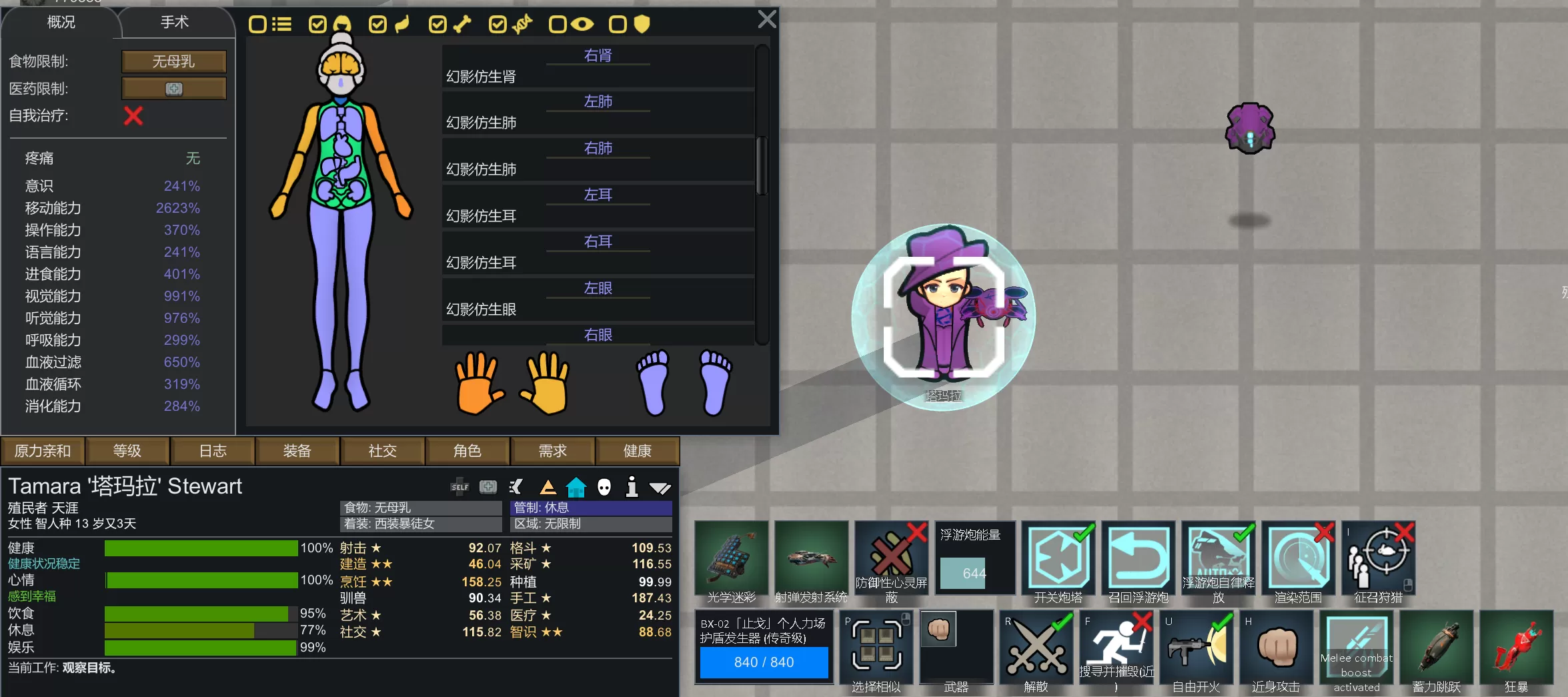Viewport: 1568px width, 697px height.
Task: Open the 原力亲和 tab
Action: [x=43, y=452]
